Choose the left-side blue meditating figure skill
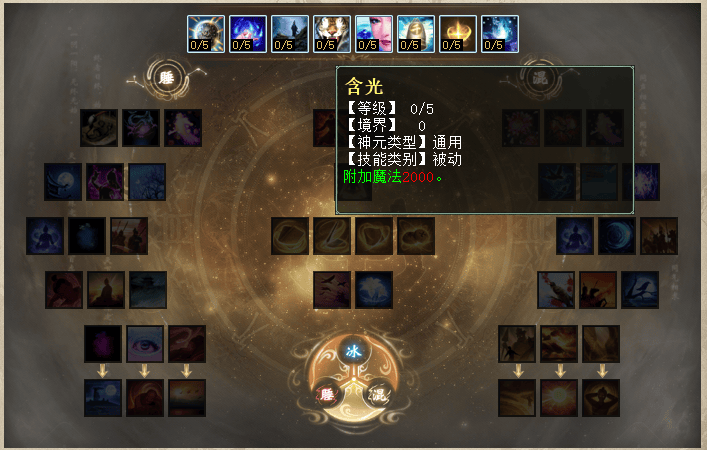Image resolution: width=707 pixels, height=450 pixels. click(x=45, y=236)
